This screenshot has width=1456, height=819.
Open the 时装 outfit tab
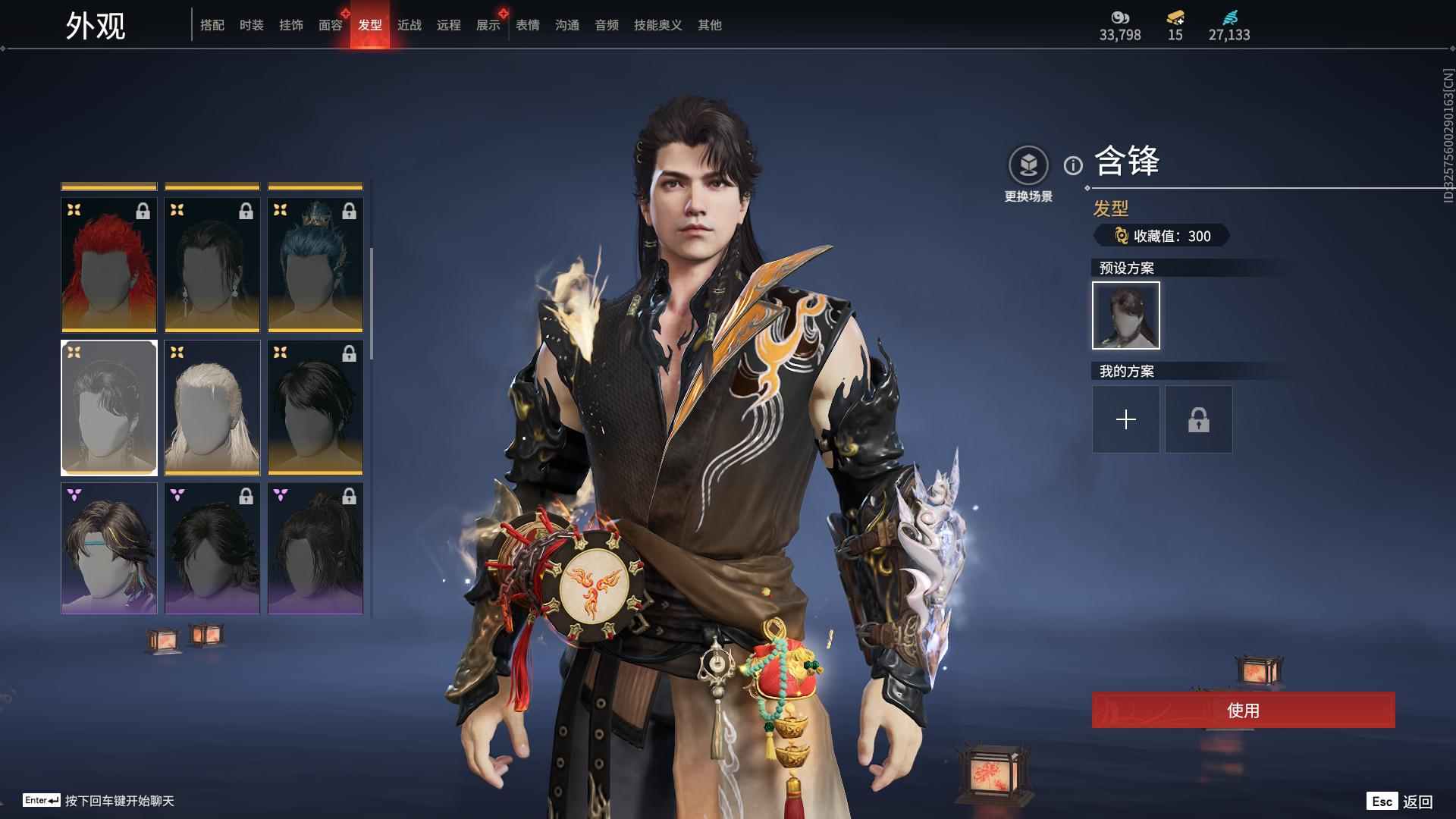[252, 25]
